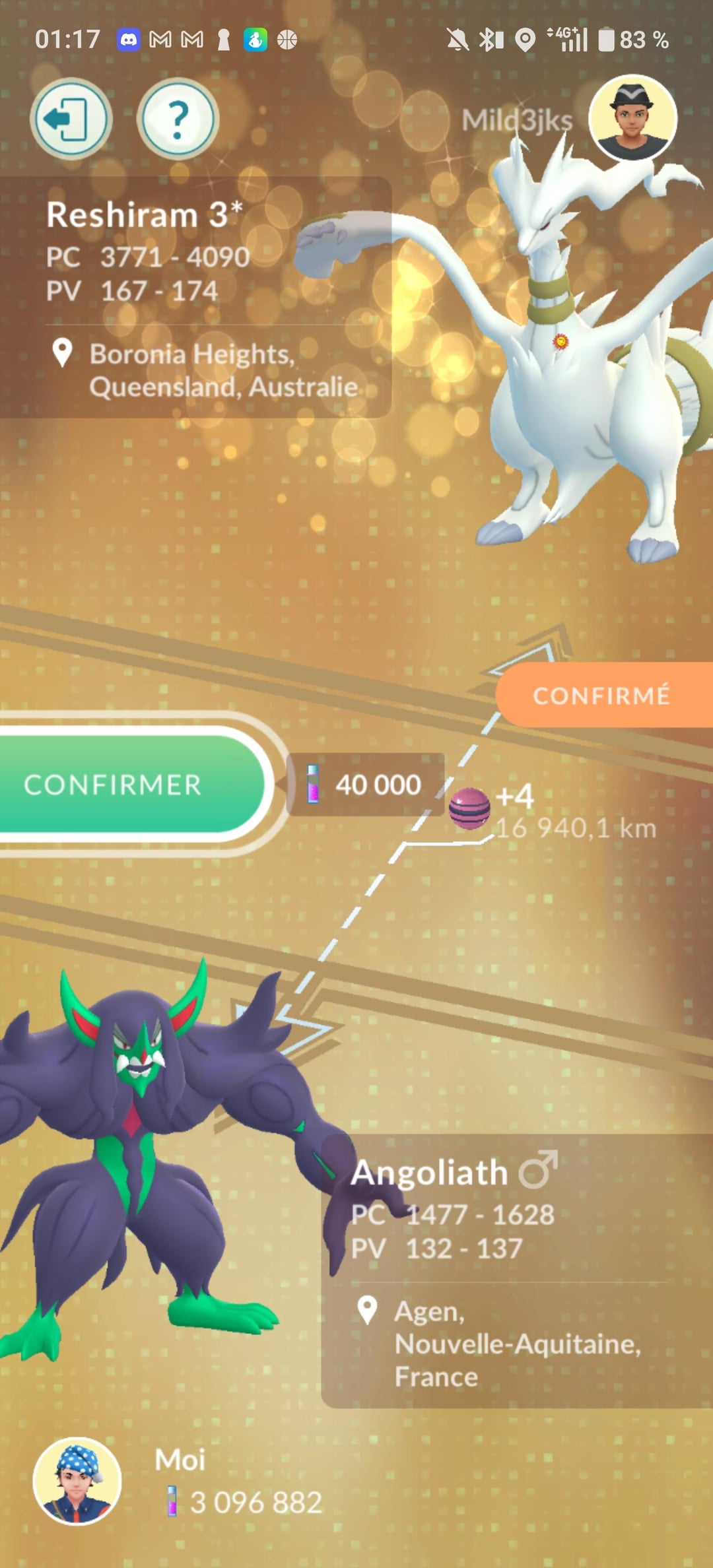Exit the trade with the back button

(71, 119)
